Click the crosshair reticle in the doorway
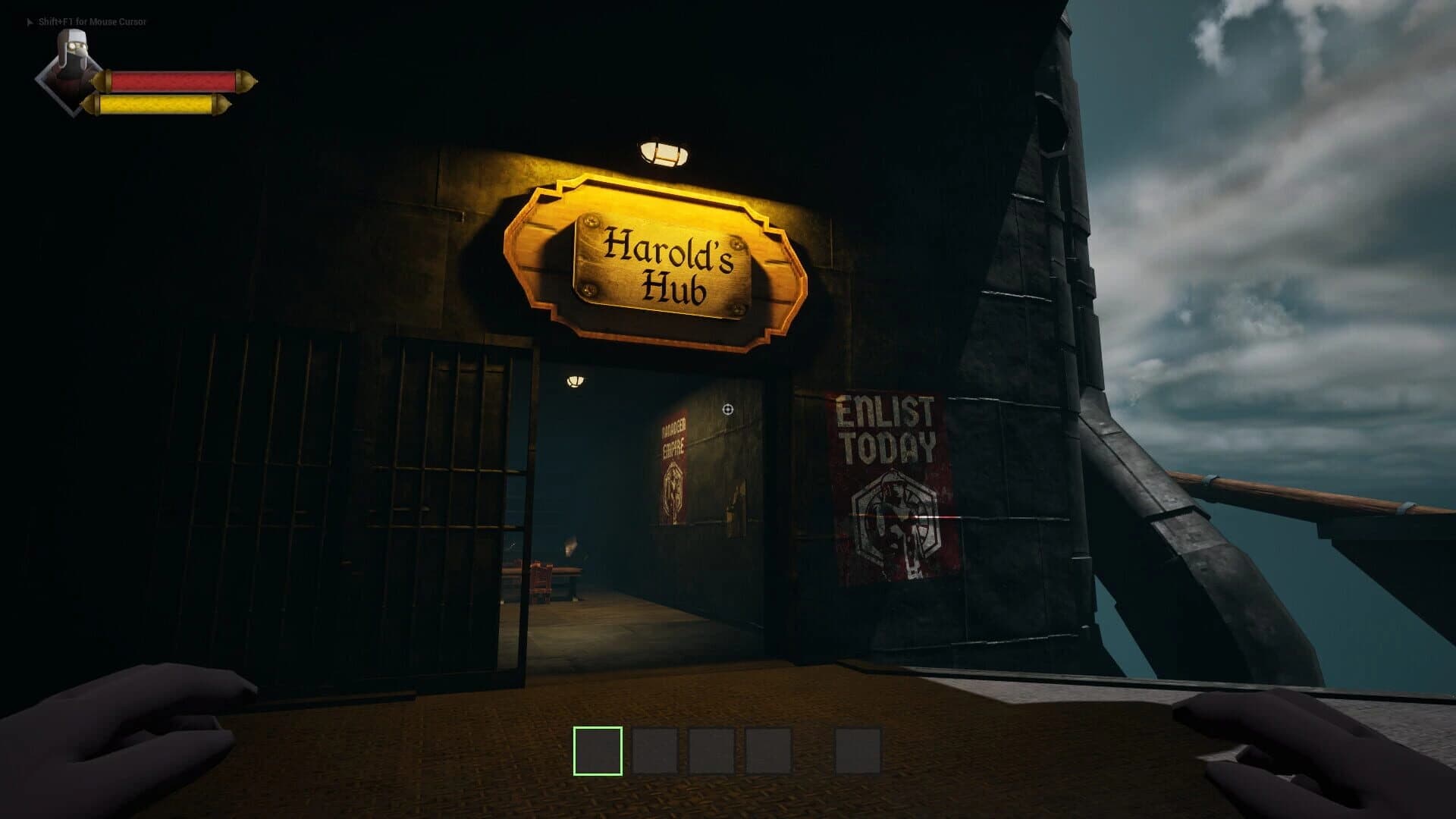This screenshot has height=819, width=1456. tap(726, 408)
